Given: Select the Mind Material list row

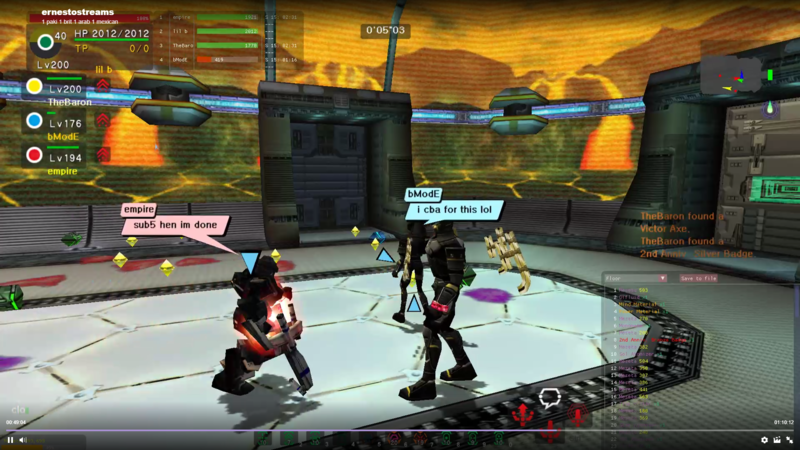Looking at the screenshot, I should pyautogui.click(x=640, y=303).
